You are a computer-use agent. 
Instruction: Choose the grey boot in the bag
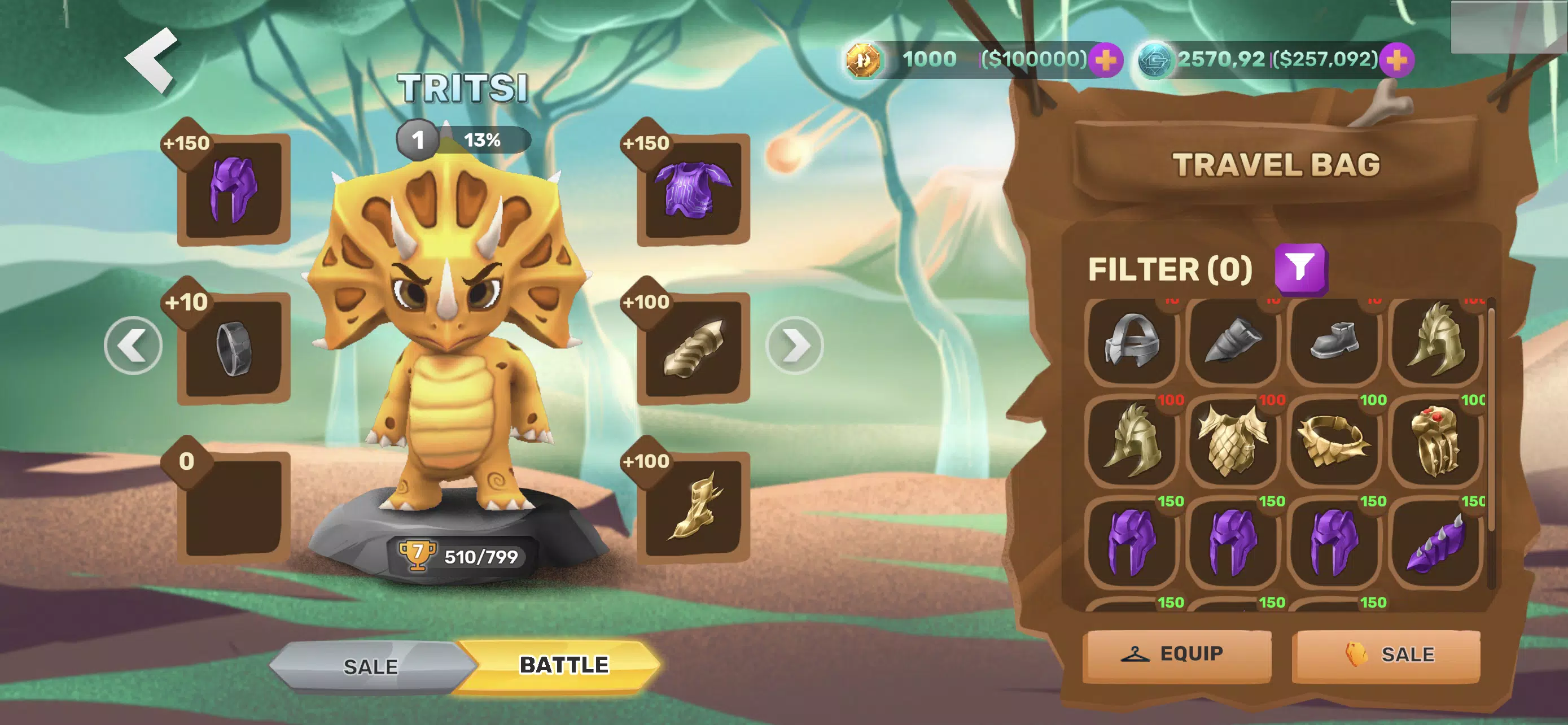tap(1334, 342)
